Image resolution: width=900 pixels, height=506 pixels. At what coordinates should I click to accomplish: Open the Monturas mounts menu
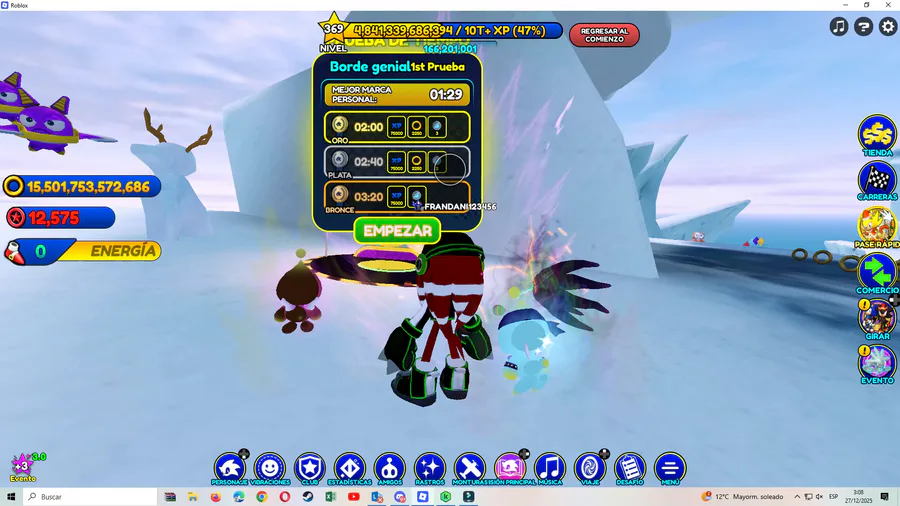point(470,467)
